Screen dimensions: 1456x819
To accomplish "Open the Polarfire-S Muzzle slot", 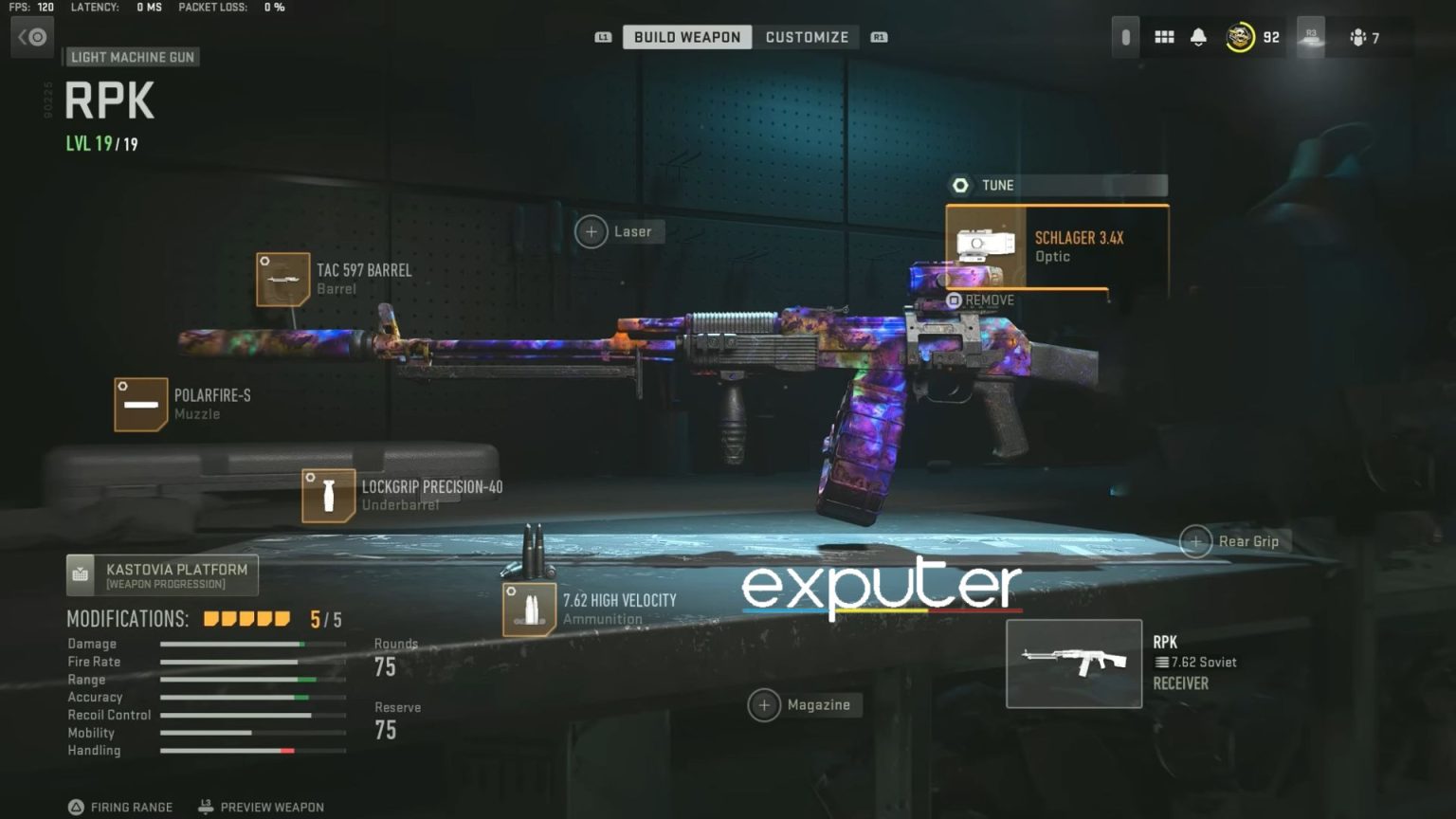I will (x=141, y=404).
